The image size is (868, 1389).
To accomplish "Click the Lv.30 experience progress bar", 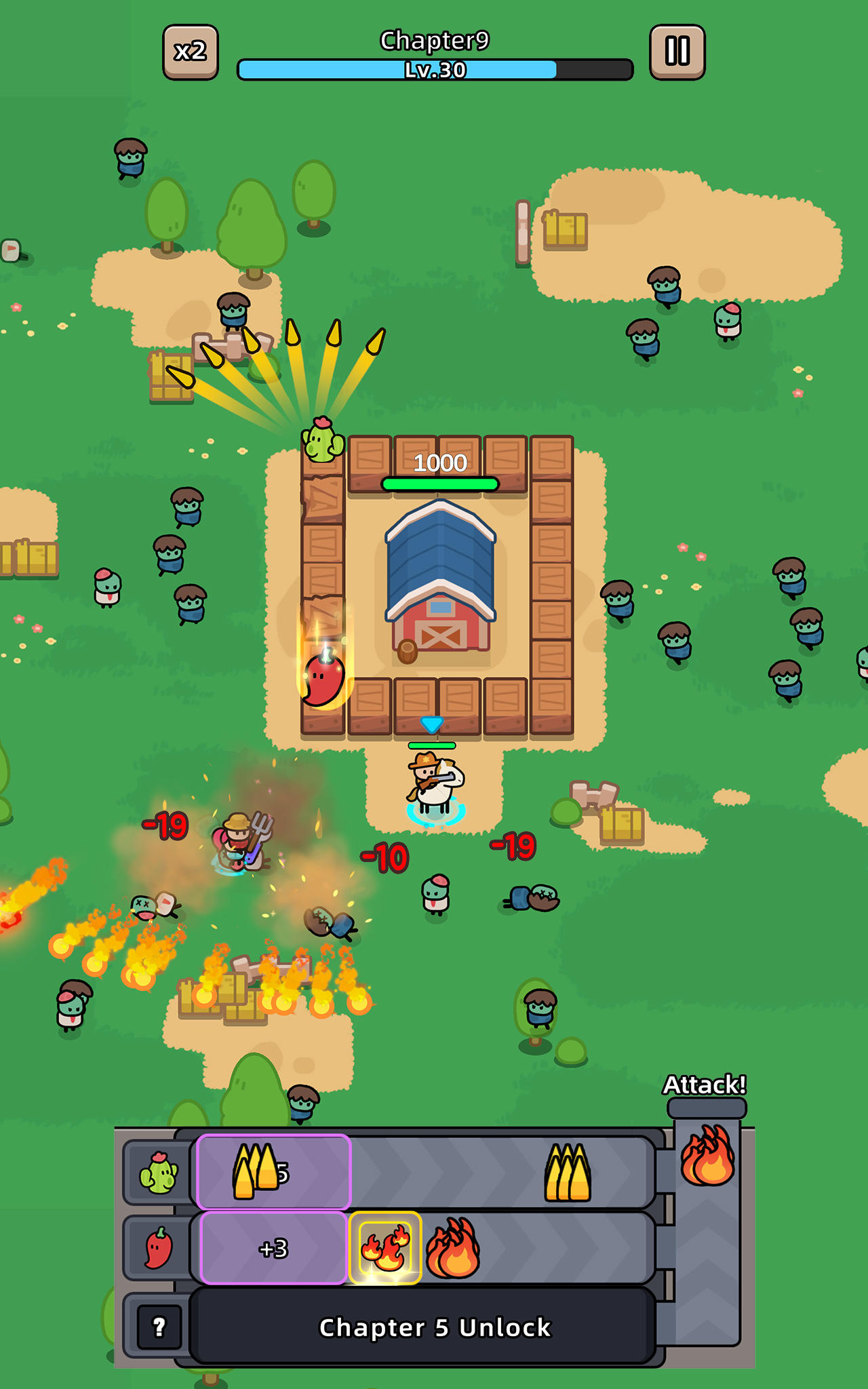I will (434, 69).
